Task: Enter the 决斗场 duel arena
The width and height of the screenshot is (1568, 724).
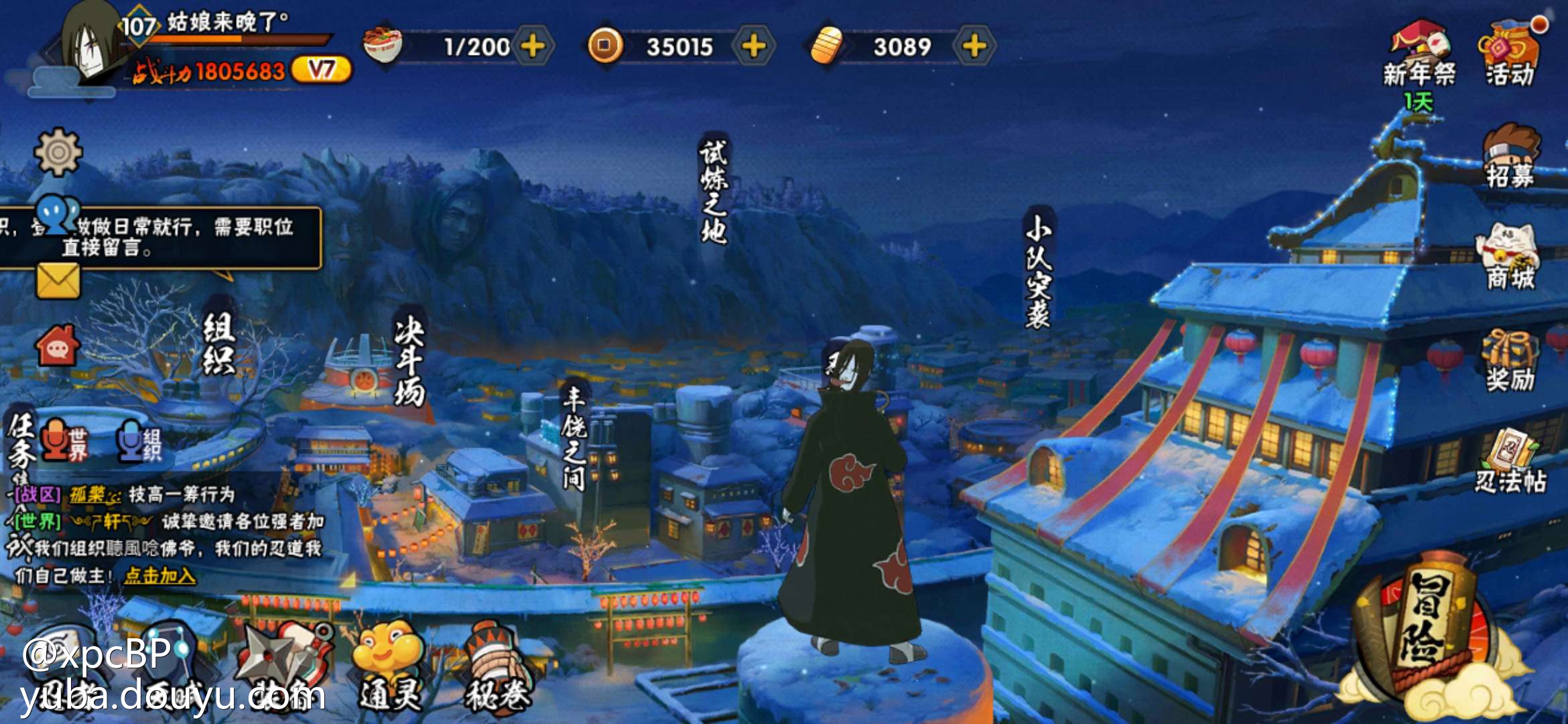Action: pyautogui.click(x=409, y=362)
